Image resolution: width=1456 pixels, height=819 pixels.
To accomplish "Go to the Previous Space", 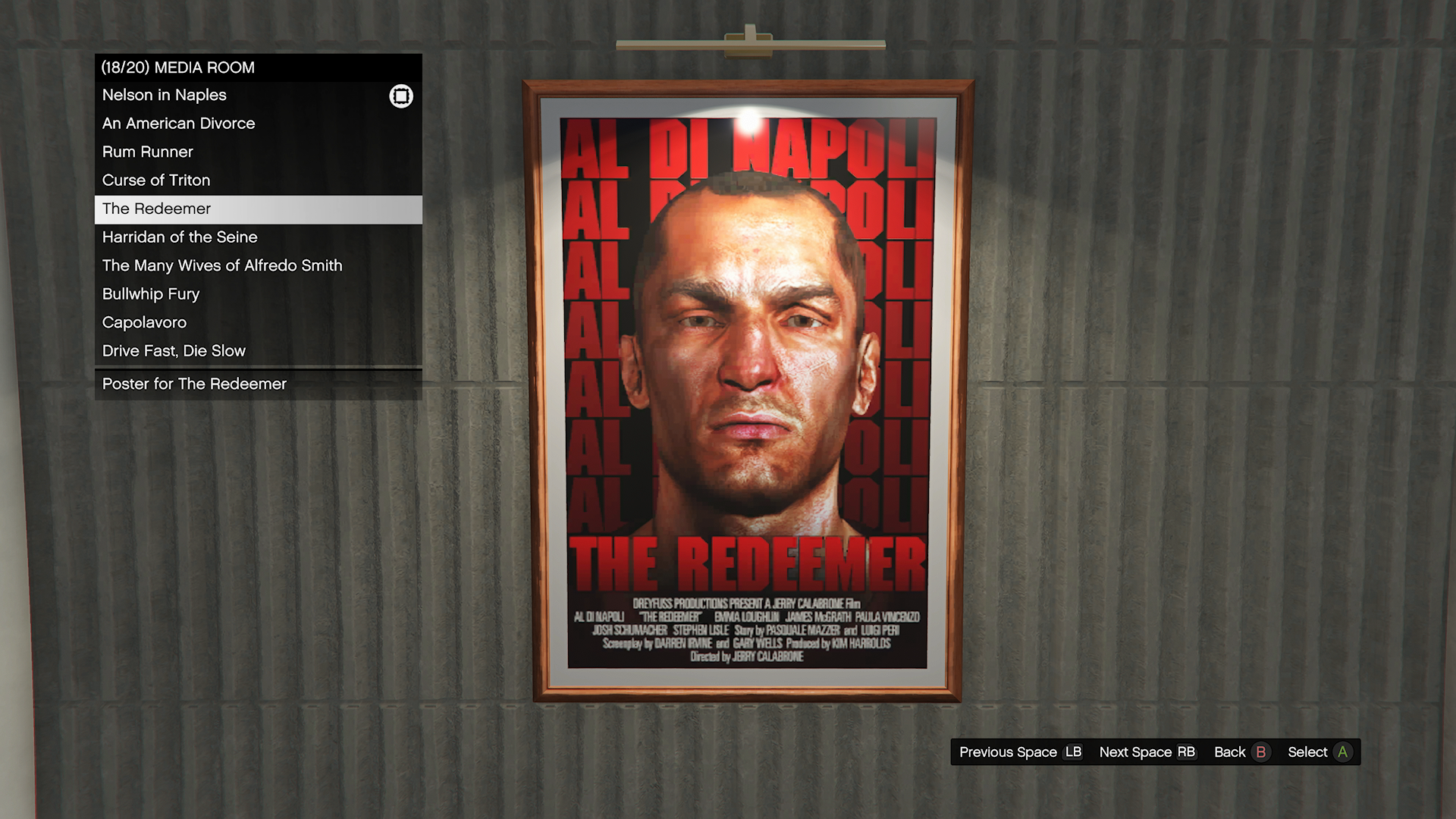I will click(1020, 752).
